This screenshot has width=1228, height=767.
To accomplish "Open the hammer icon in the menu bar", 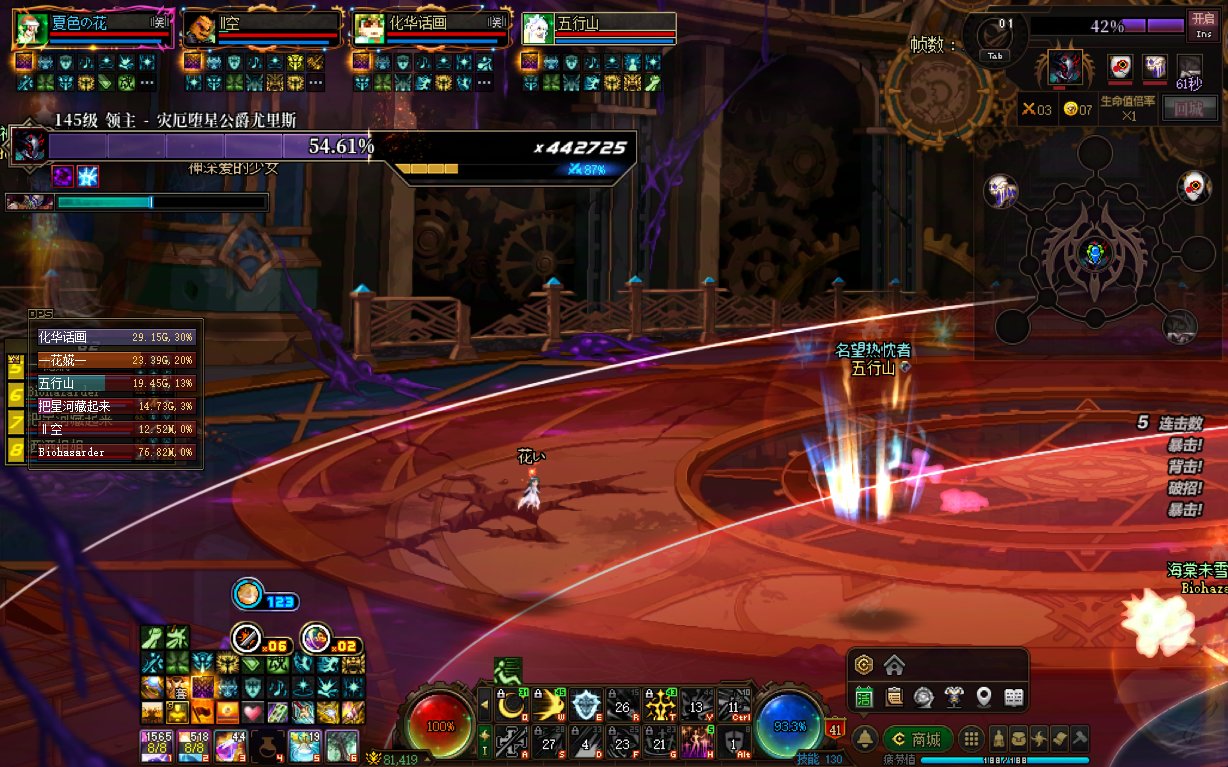I will click(x=1079, y=740).
